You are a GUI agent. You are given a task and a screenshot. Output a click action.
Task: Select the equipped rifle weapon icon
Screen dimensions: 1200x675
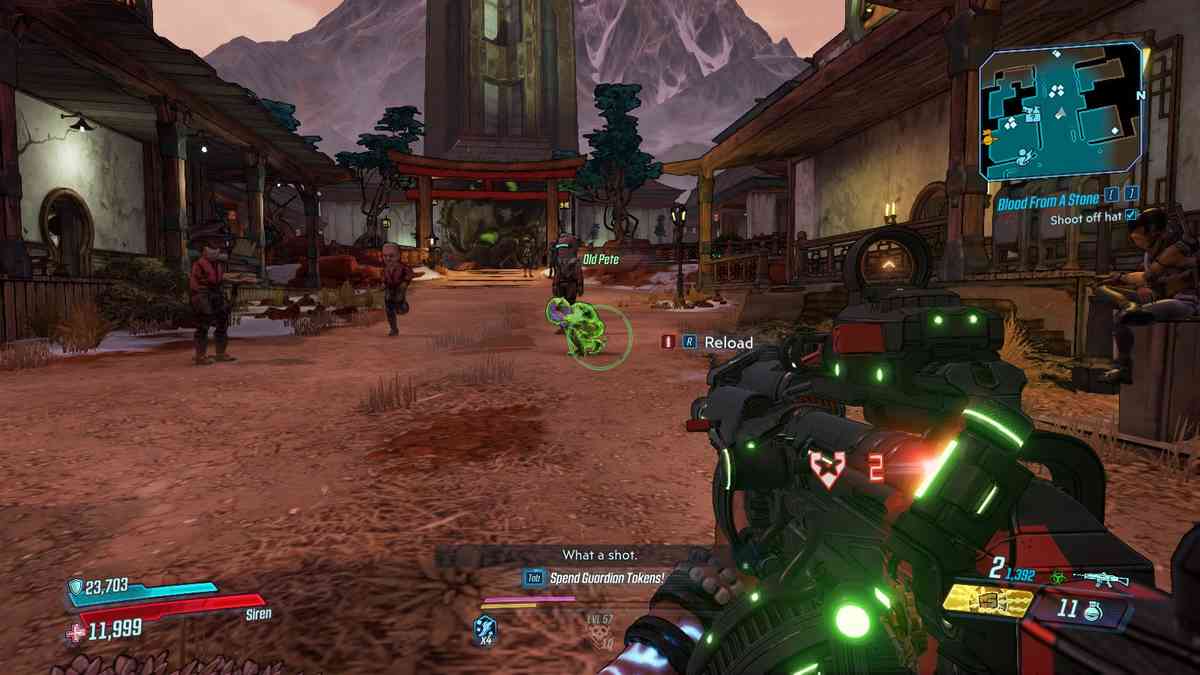coord(1099,578)
